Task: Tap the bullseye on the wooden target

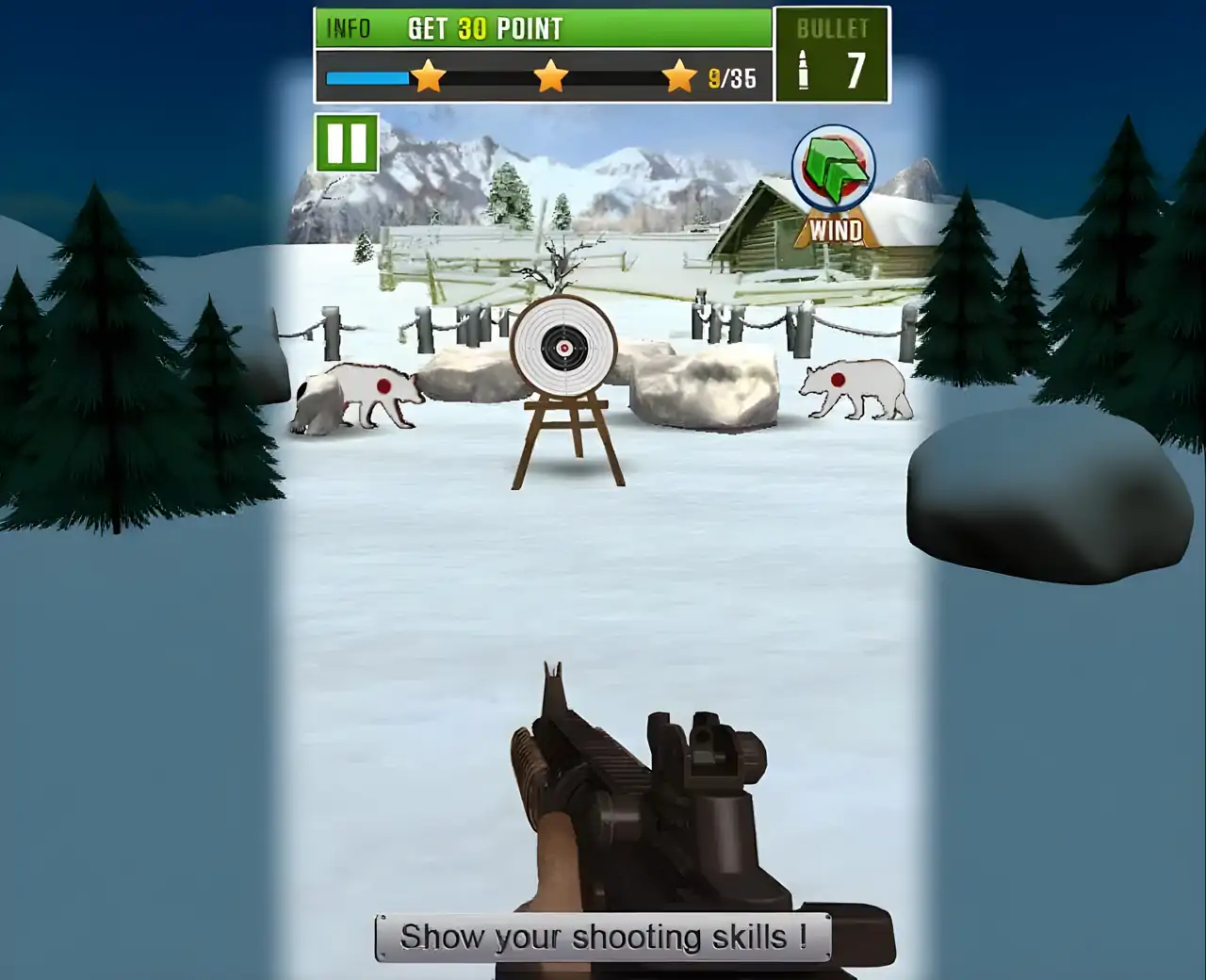Action: (x=563, y=347)
